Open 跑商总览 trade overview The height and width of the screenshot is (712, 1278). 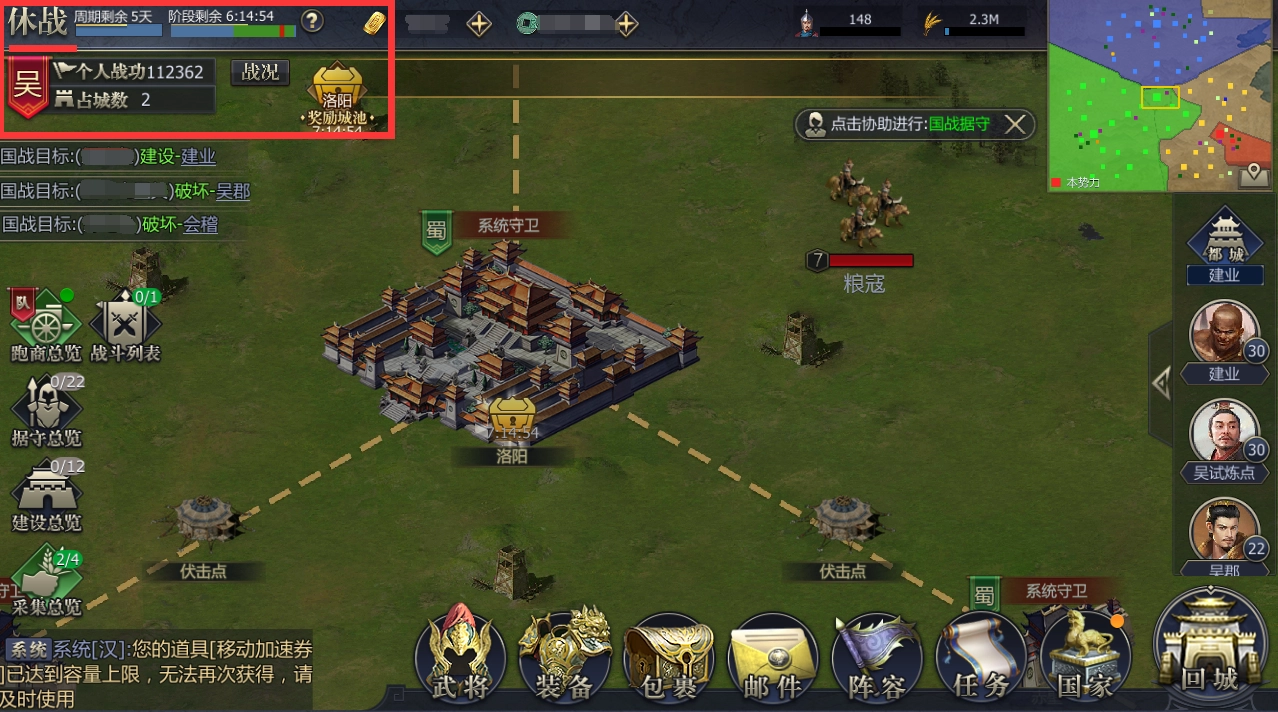pyautogui.click(x=45, y=325)
